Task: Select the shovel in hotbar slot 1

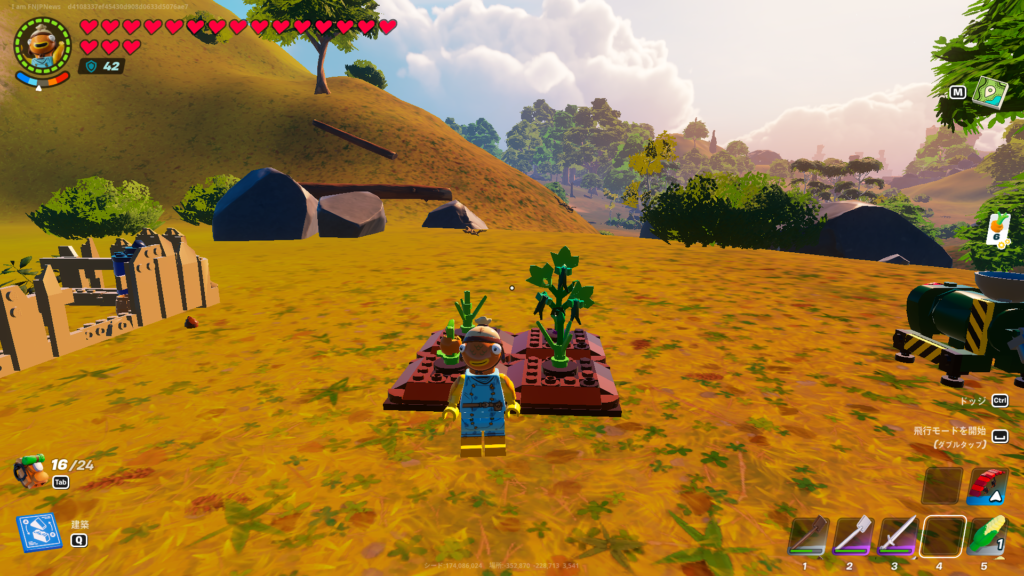Action: pyautogui.click(x=808, y=535)
